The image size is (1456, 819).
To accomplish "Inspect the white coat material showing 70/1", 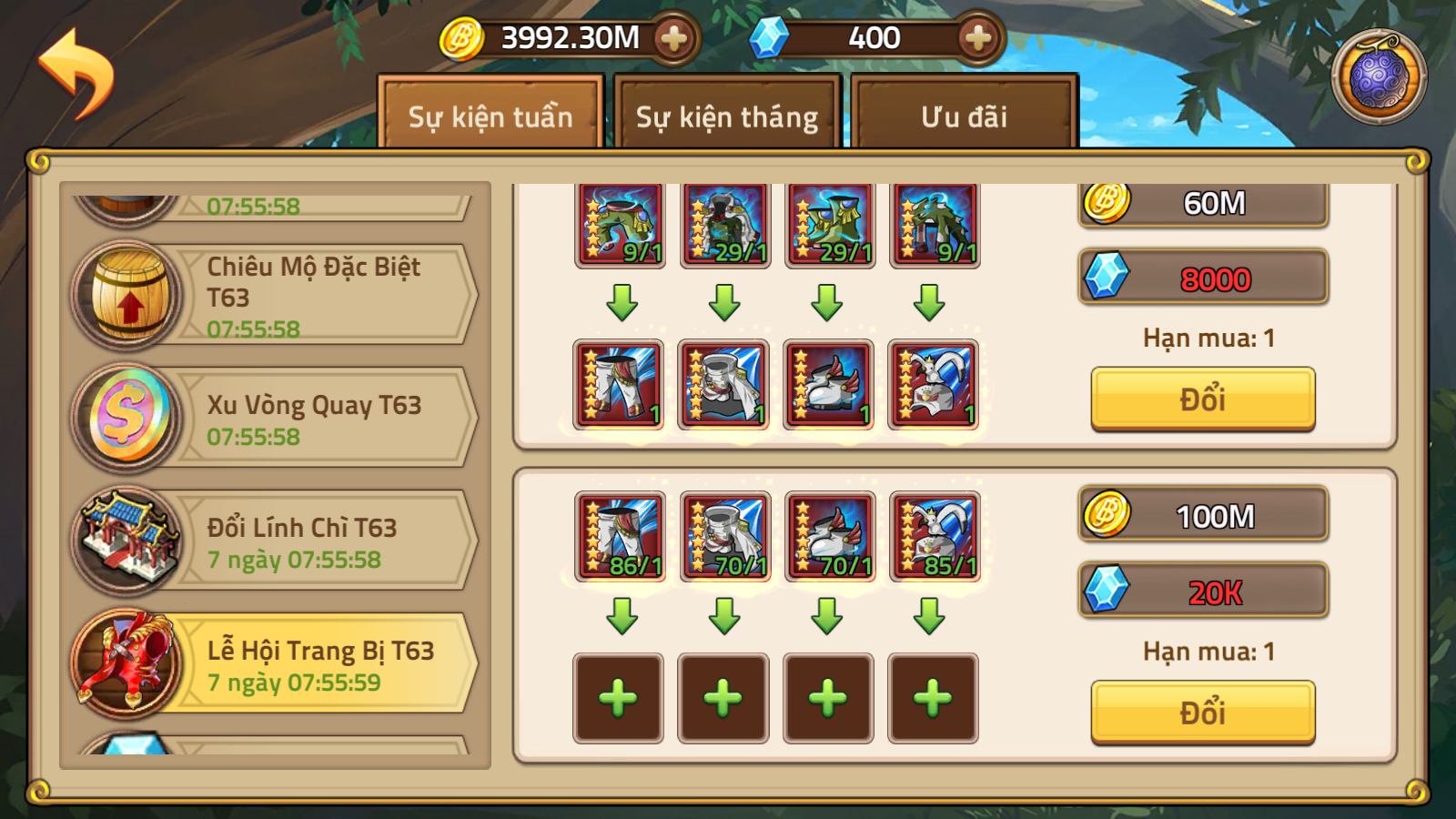I will pos(725,537).
